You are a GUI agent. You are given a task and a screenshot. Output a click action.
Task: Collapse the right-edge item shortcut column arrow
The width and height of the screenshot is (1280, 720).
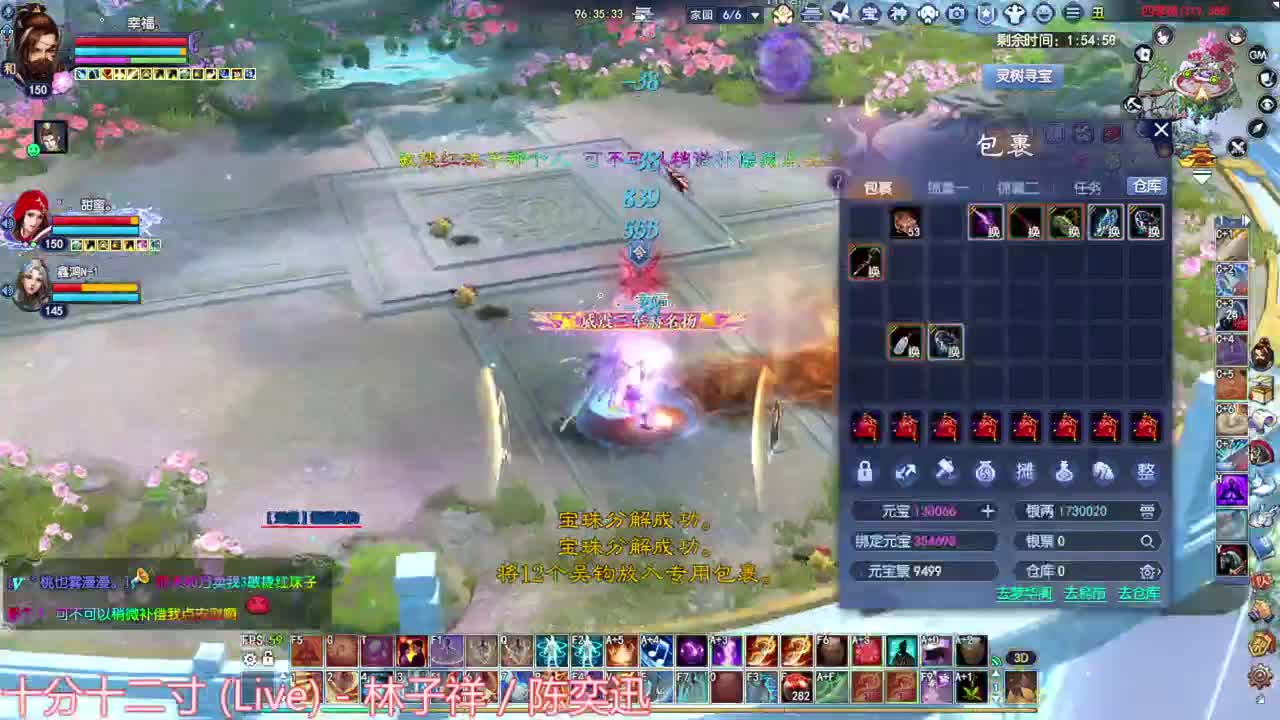pyautogui.click(x=1246, y=222)
